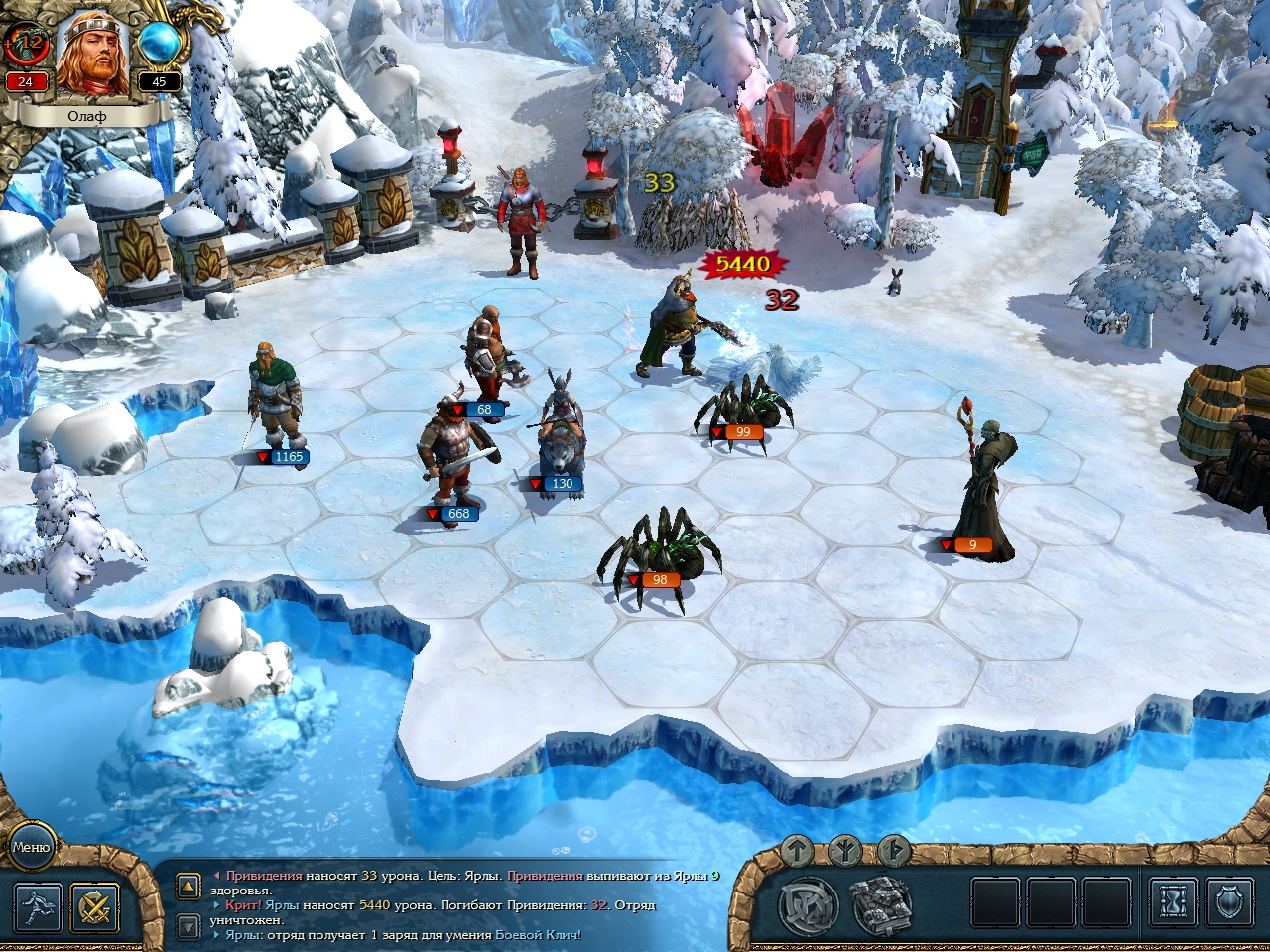Click the blue mana orb

(157, 43)
